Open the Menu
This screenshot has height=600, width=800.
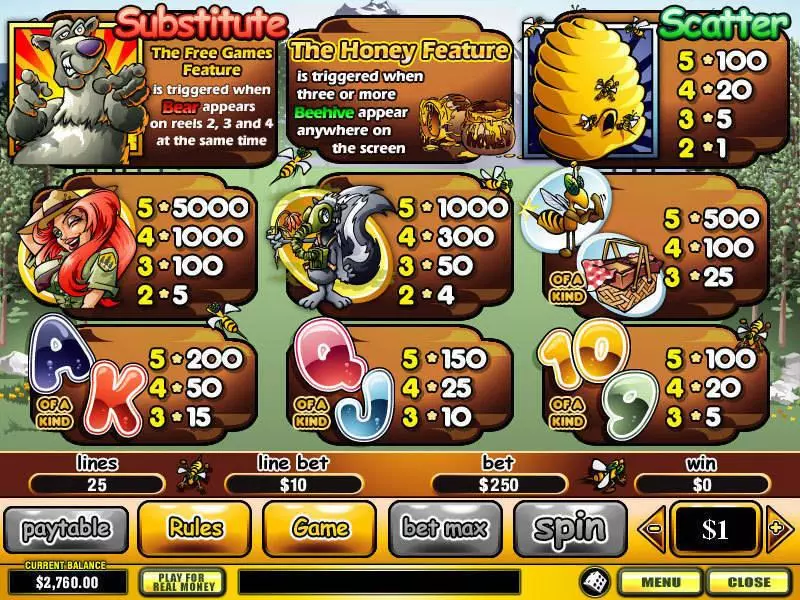[x=661, y=581]
